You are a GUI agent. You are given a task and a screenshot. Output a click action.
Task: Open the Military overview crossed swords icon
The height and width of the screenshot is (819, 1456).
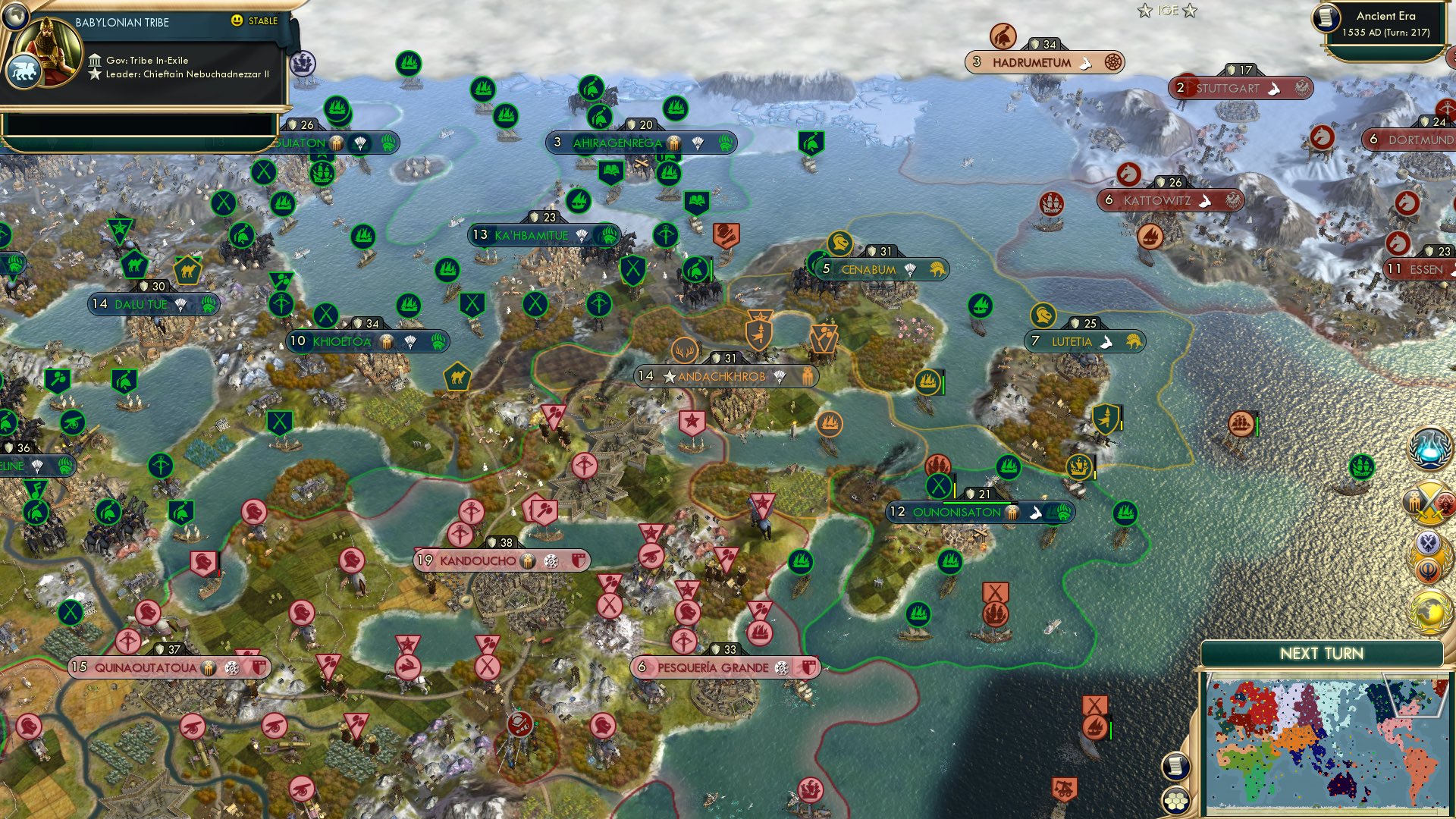[1430, 503]
